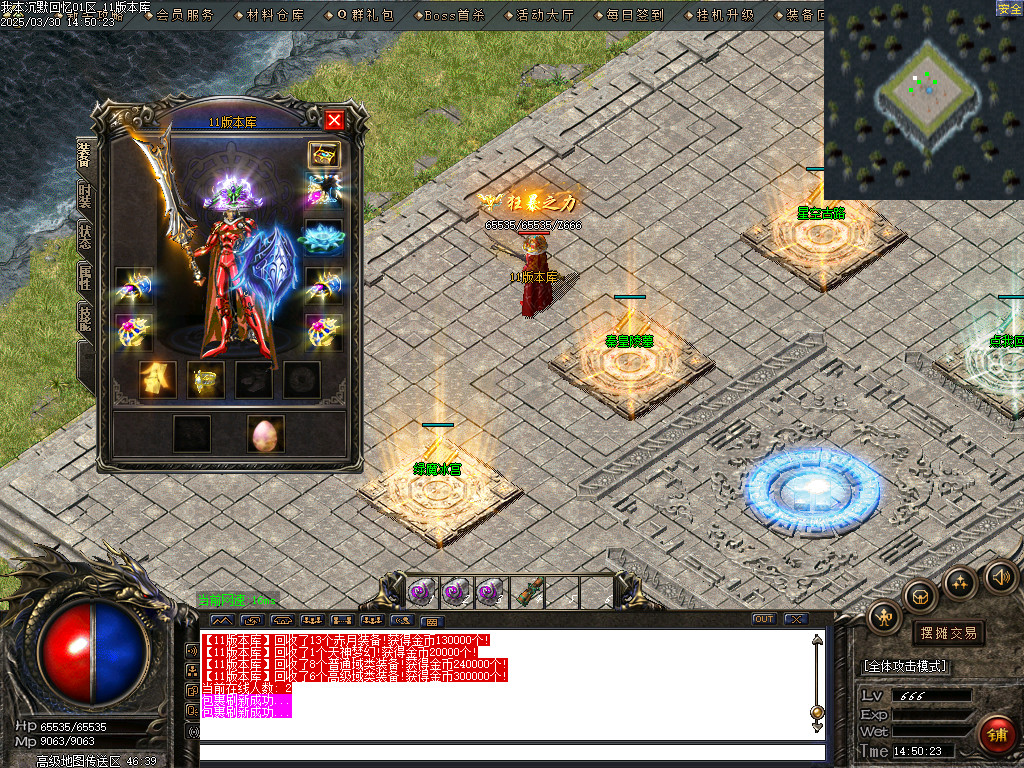
Task: Select the 属性 tab
Action: tap(85, 278)
